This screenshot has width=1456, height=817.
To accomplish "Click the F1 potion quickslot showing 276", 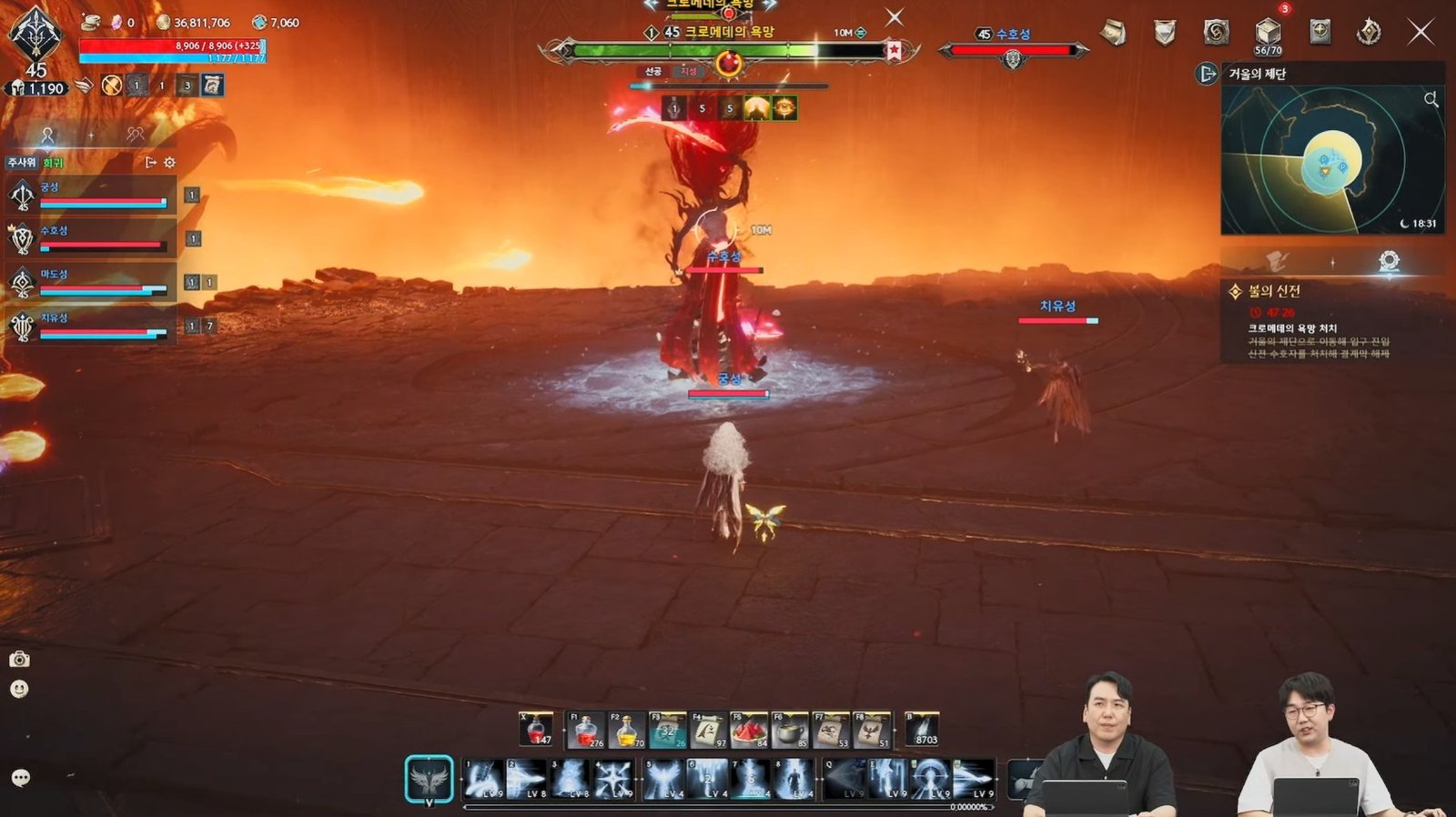I will point(586,732).
